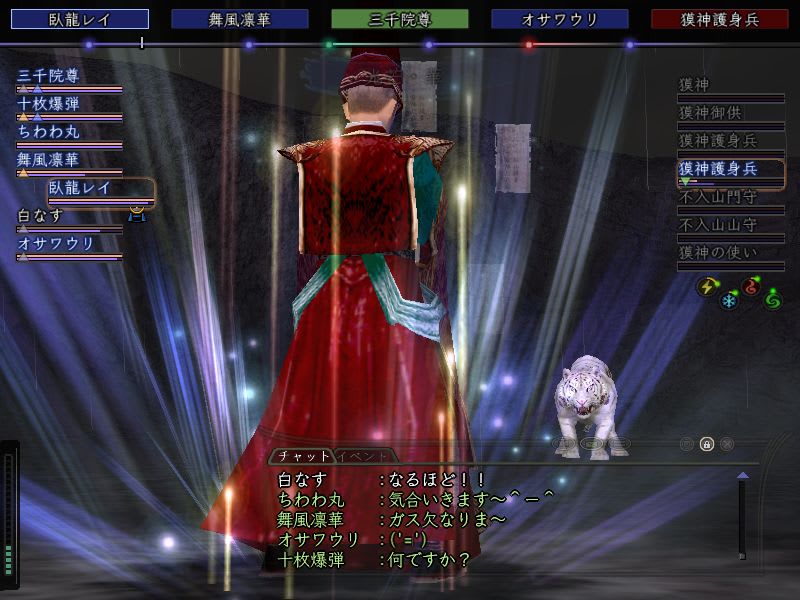Image resolution: width=800 pixels, height=600 pixels.
Task: Choose ちわわ丸 in the party list
Action: tap(48, 131)
